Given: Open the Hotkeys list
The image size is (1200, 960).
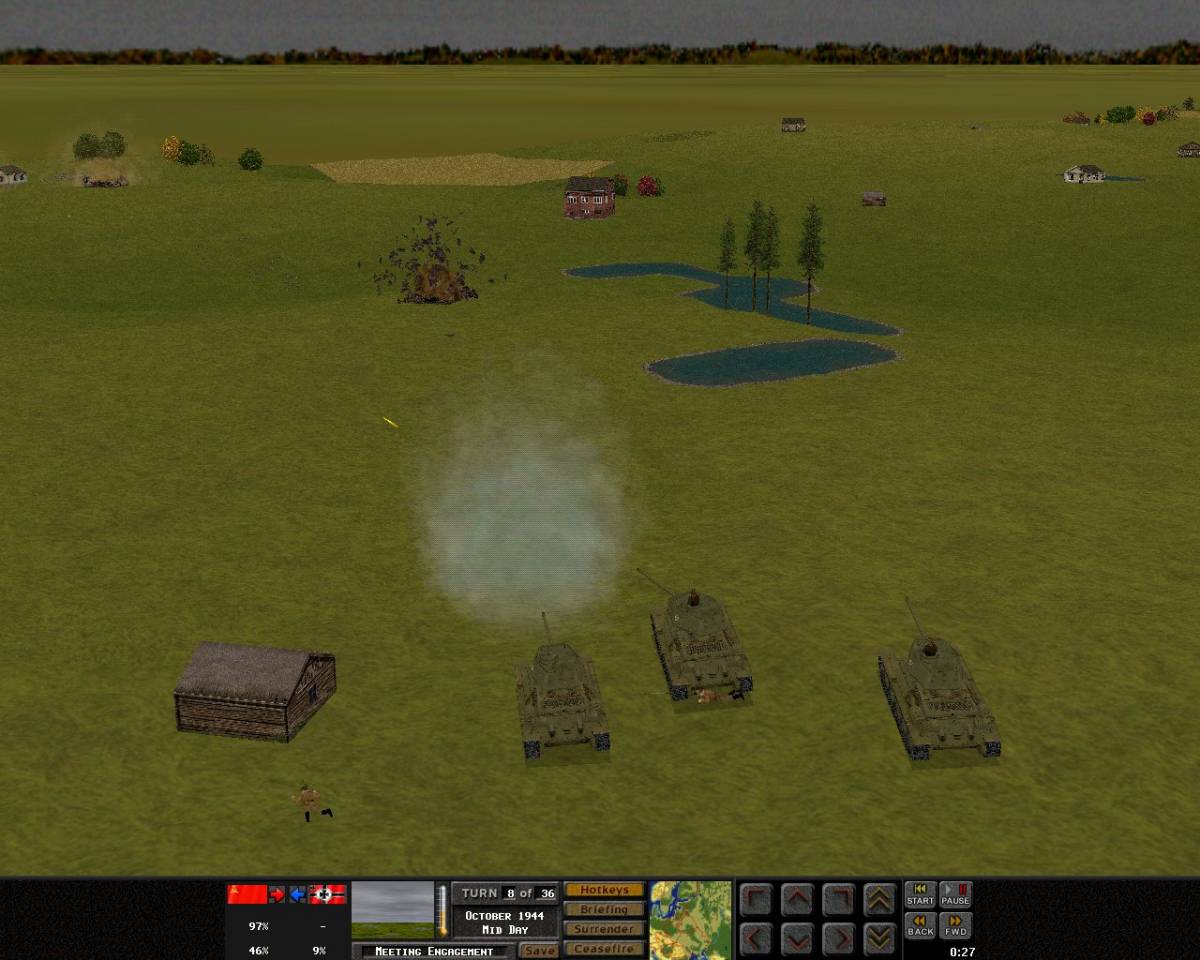Looking at the screenshot, I should (604, 890).
